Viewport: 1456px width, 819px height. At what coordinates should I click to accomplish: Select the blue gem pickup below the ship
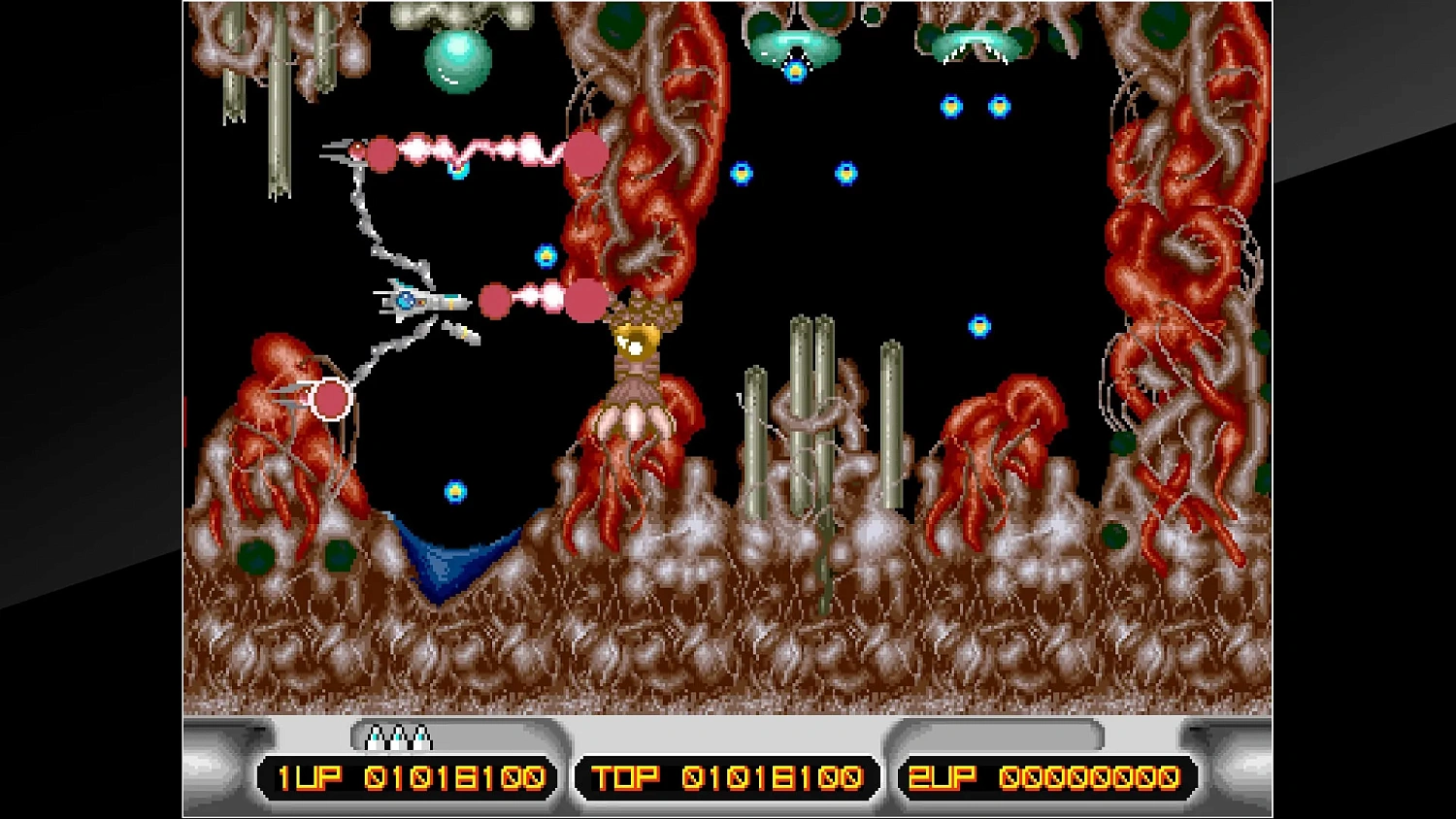click(x=454, y=492)
